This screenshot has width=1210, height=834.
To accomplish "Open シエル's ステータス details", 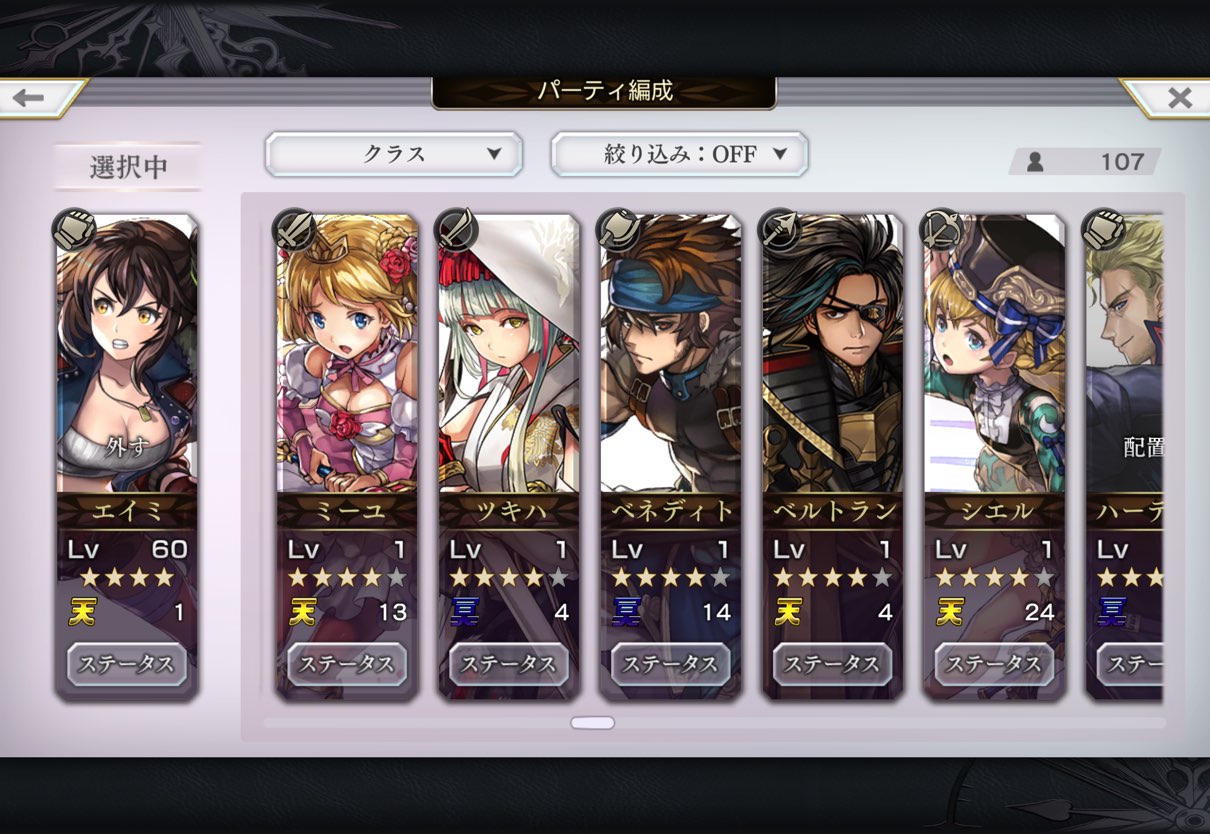I will click(995, 664).
